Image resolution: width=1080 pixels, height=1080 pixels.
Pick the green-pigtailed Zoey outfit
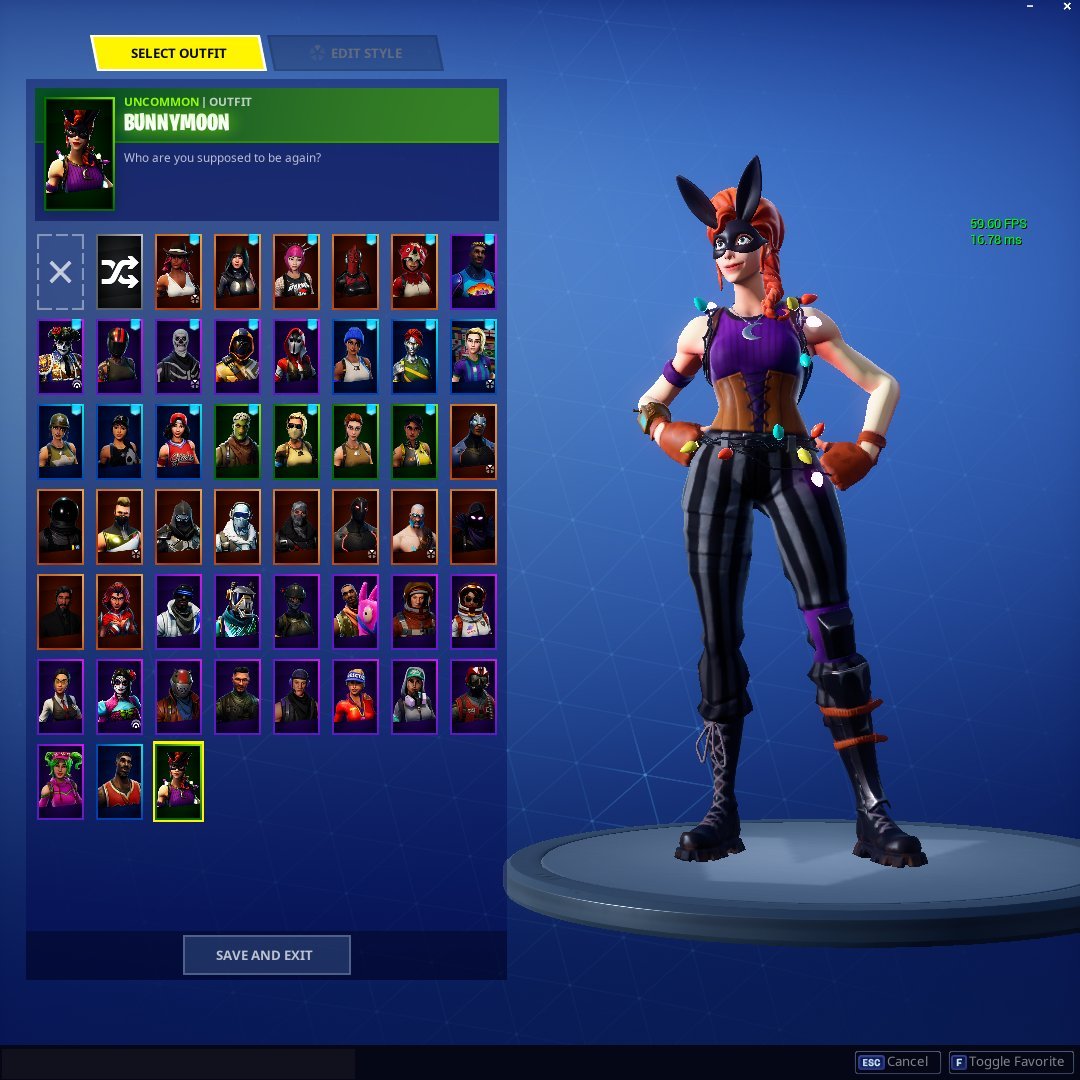pos(60,782)
